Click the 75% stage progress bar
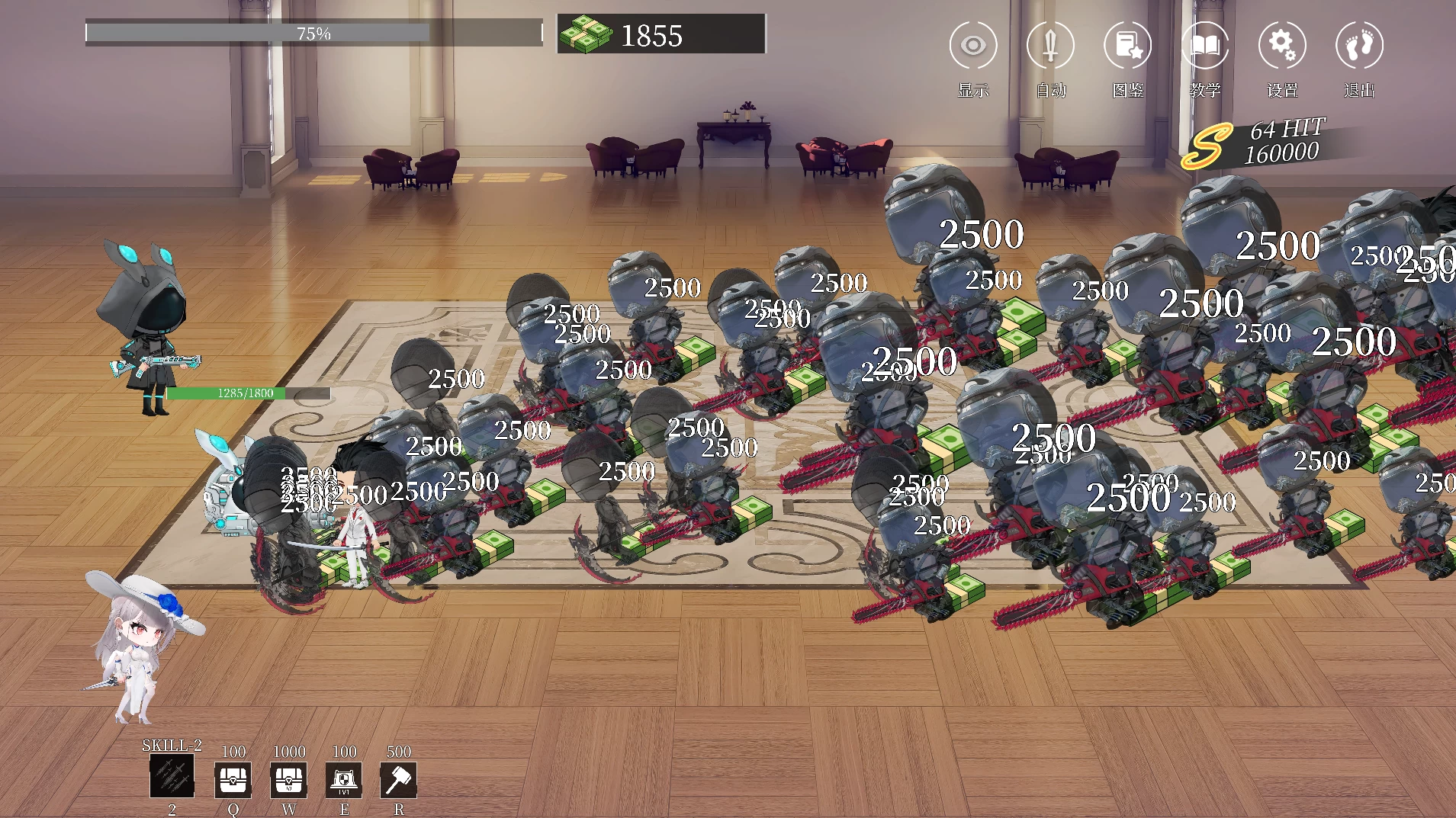The height and width of the screenshot is (818, 1456). coord(314,31)
